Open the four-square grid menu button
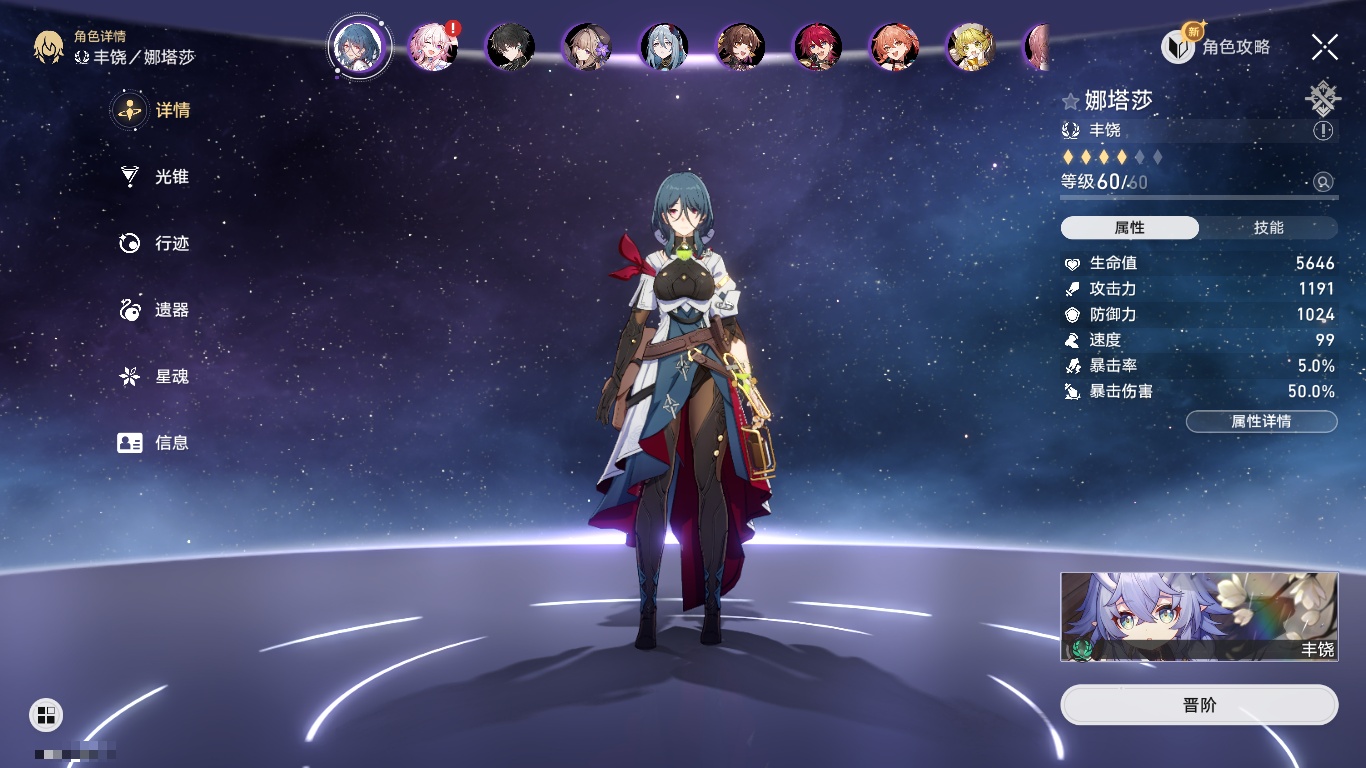 pyautogui.click(x=46, y=714)
